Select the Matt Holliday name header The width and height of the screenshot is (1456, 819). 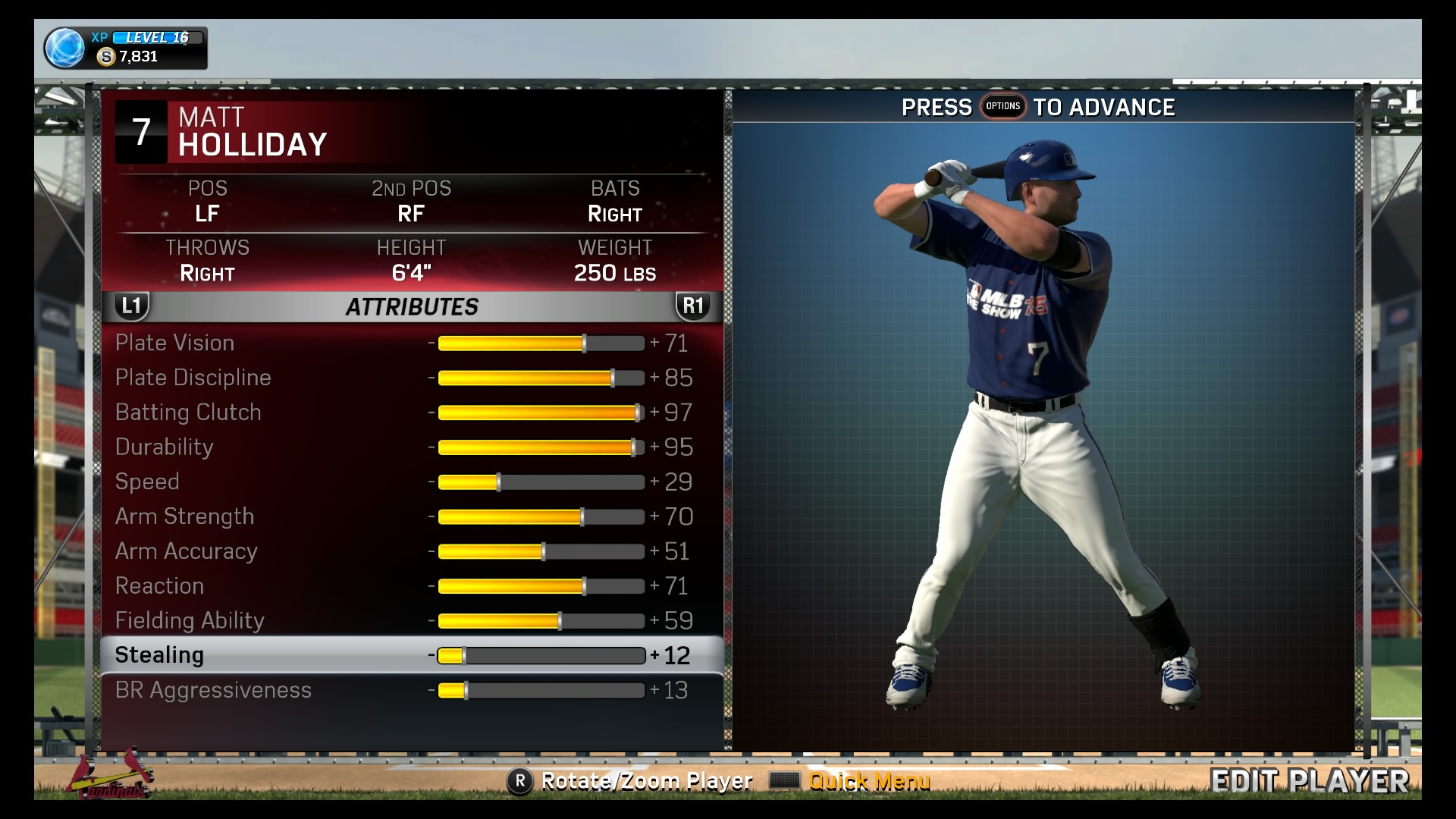click(253, 132)
